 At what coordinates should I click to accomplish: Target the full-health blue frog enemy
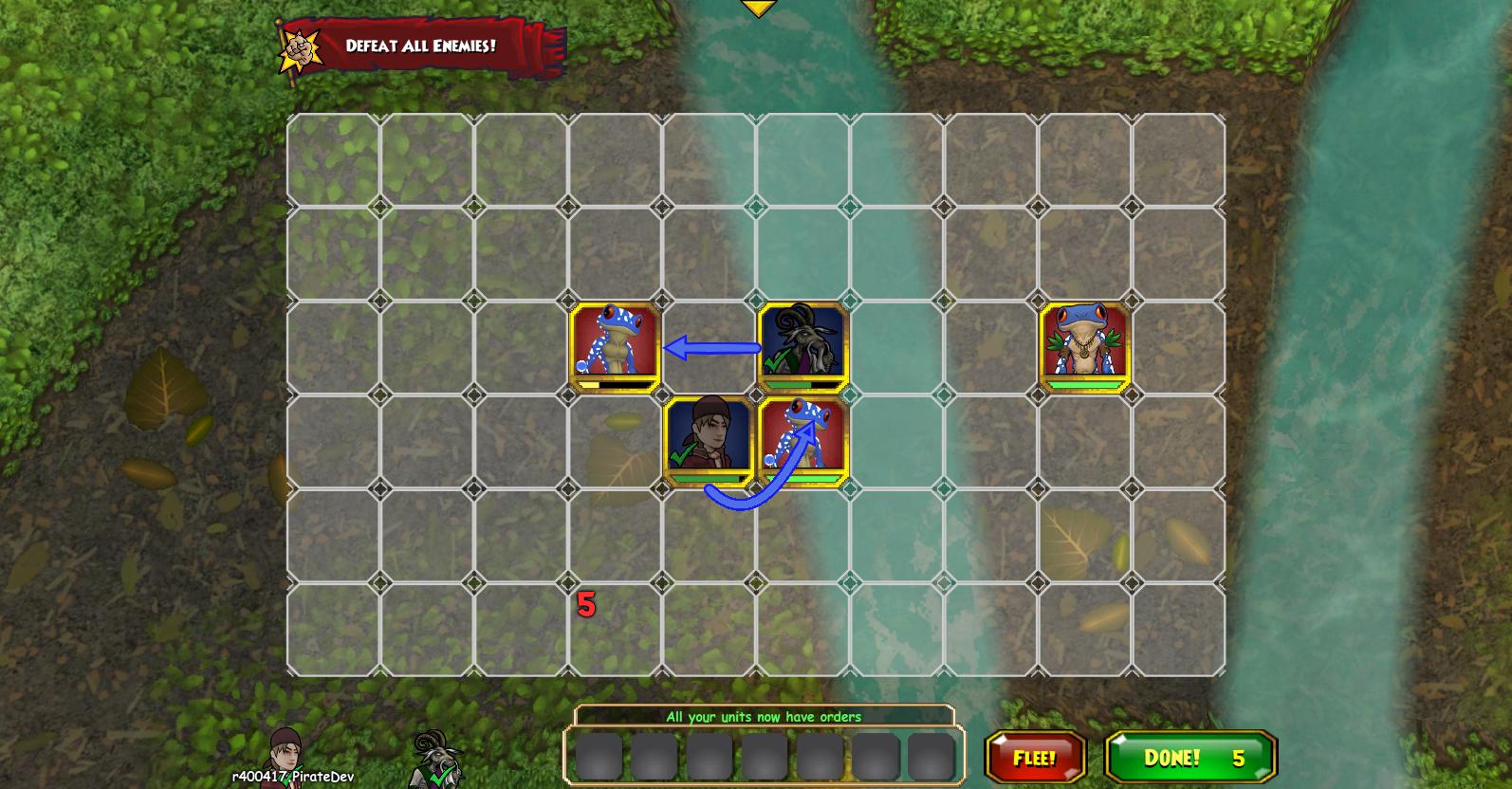tap(802, 441)
